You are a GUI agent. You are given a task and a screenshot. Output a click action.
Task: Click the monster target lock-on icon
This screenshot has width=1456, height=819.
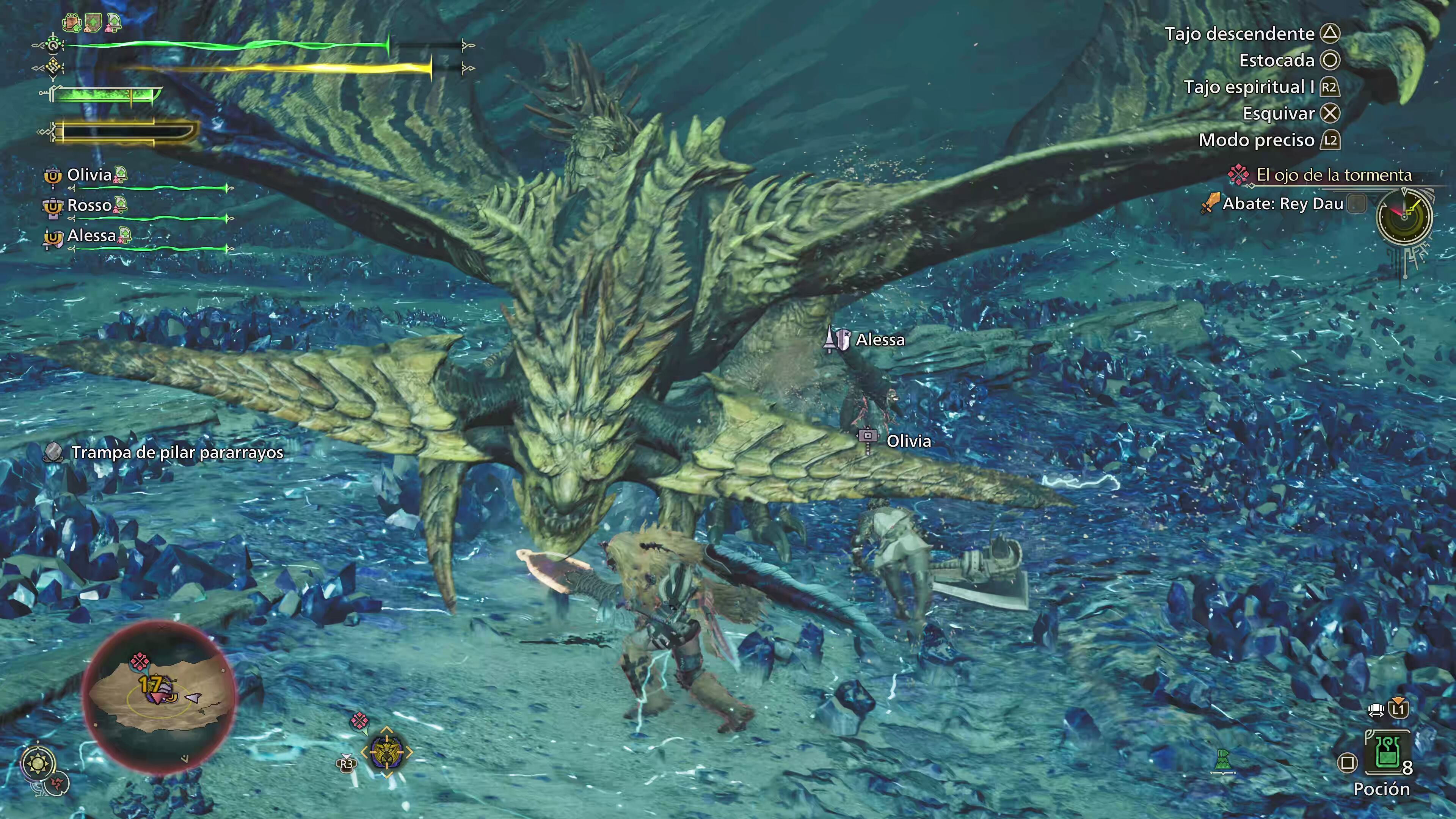point(387,752)
